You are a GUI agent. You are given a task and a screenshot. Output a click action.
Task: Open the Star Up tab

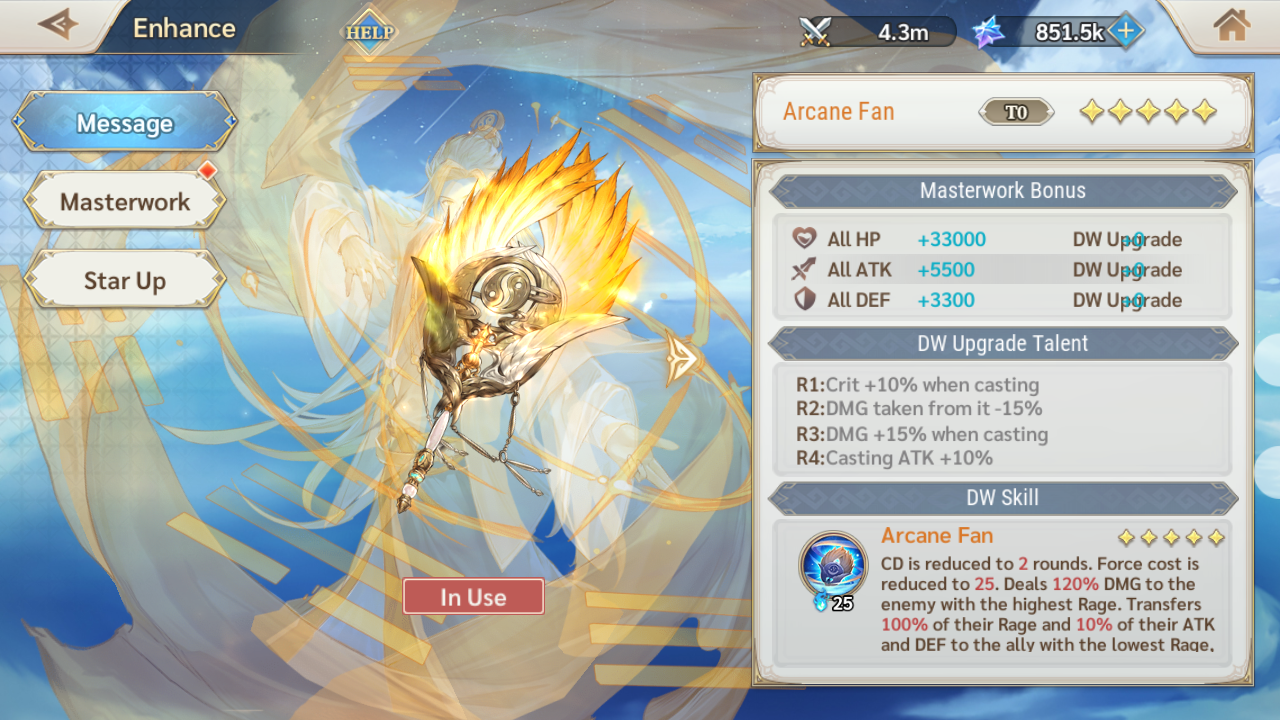(125, 281)
